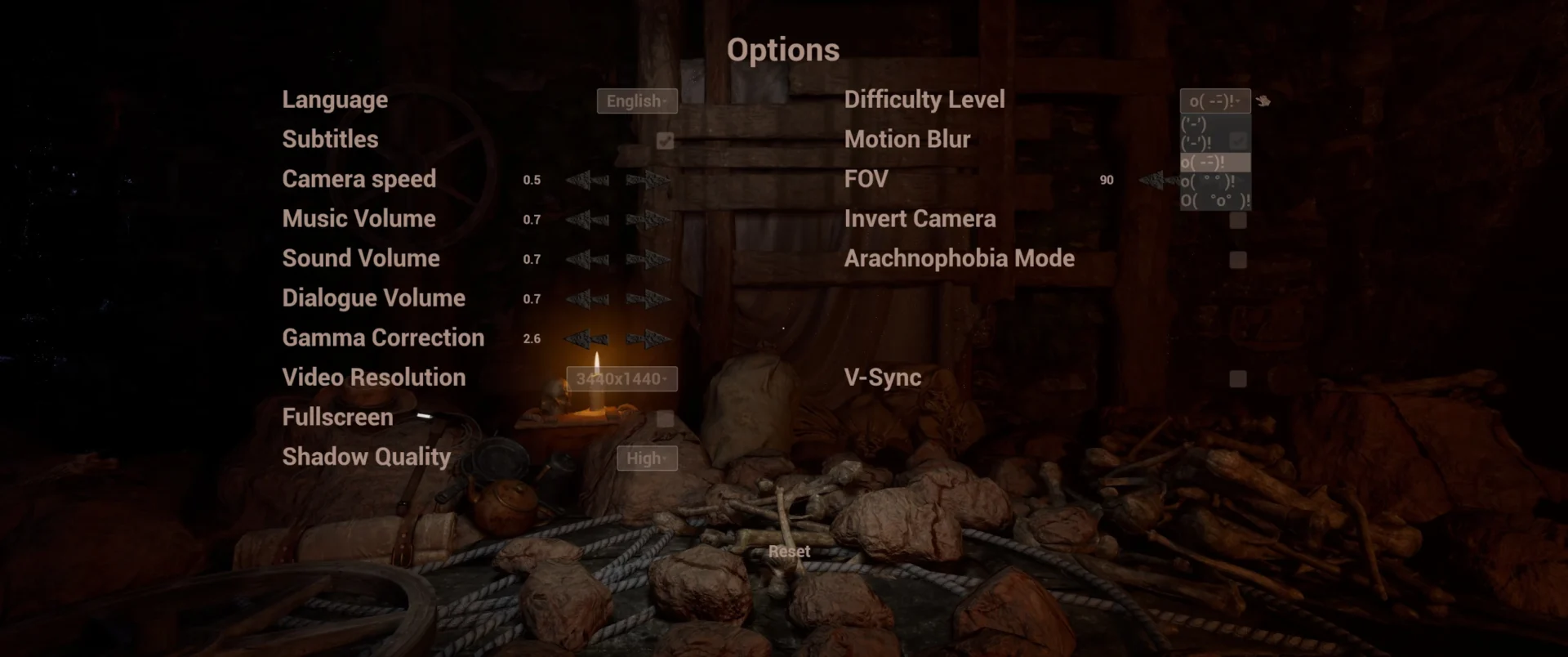The image size is (1568, 657).
Task: Open the Video Resolution dropdown
Action: (x=621, y=379)
